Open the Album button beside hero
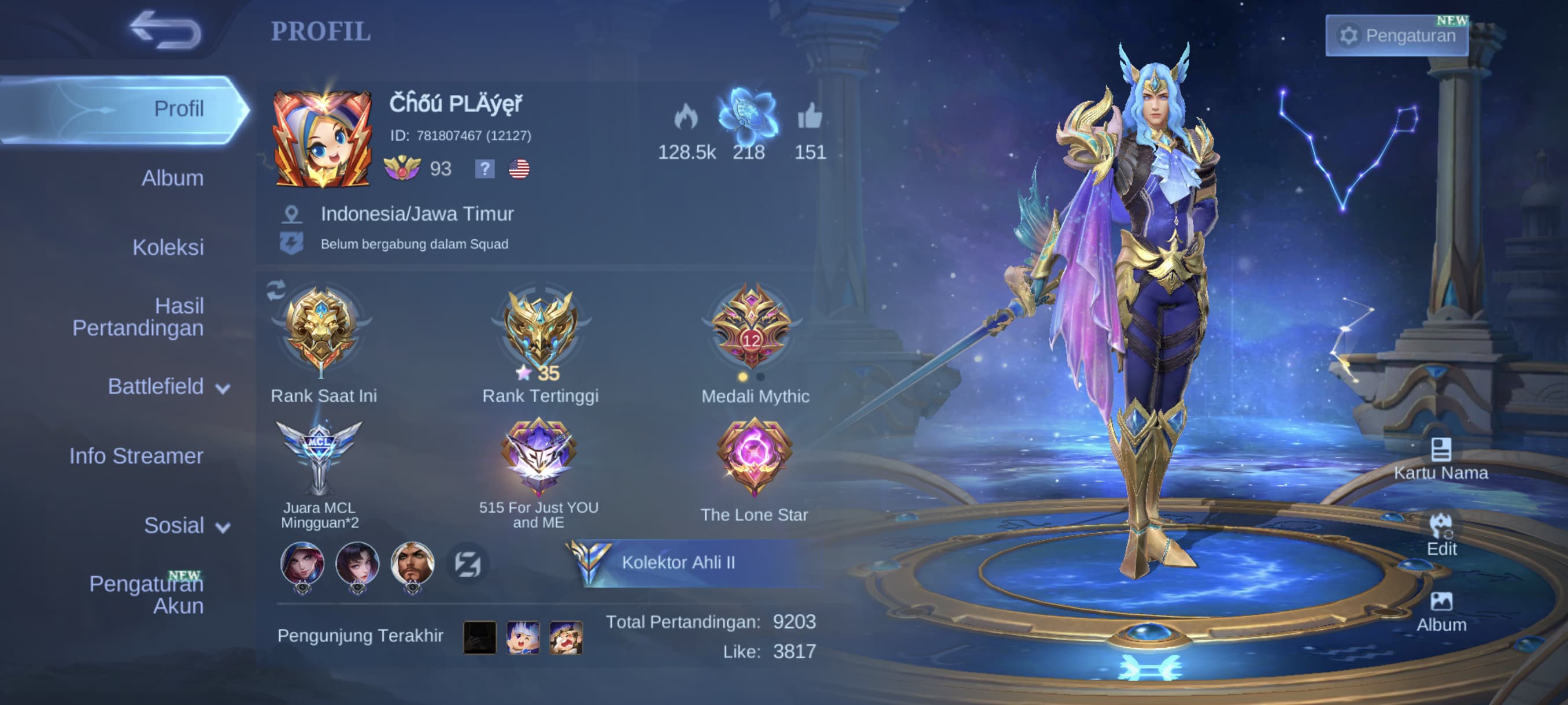Image resolution: width=1568 pixels, height=705 pixels. coord(1441,611)
